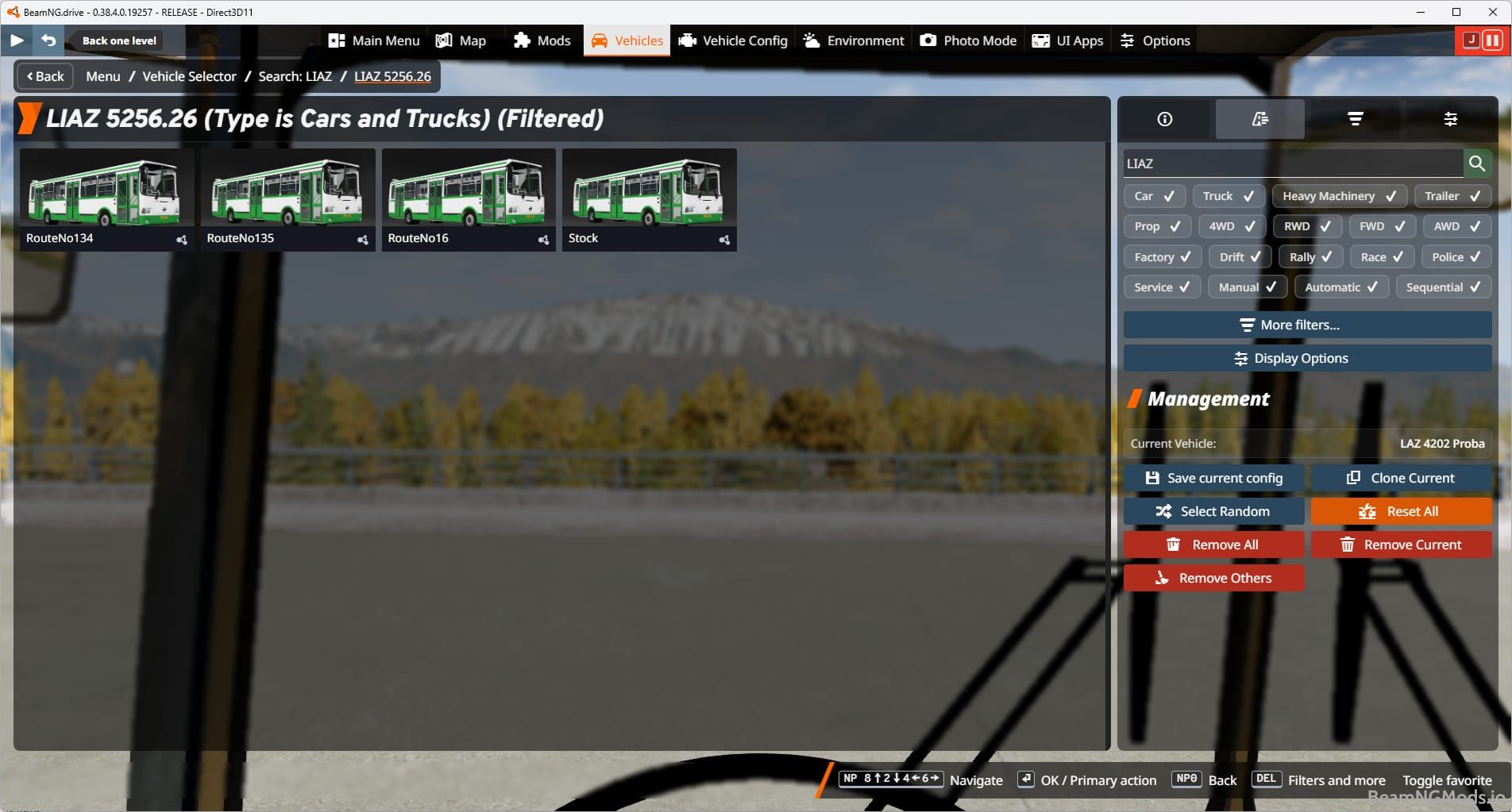Select Random vehicle from Management
The height and width of the screenshot is (812, 1512).
(1213, 511)
